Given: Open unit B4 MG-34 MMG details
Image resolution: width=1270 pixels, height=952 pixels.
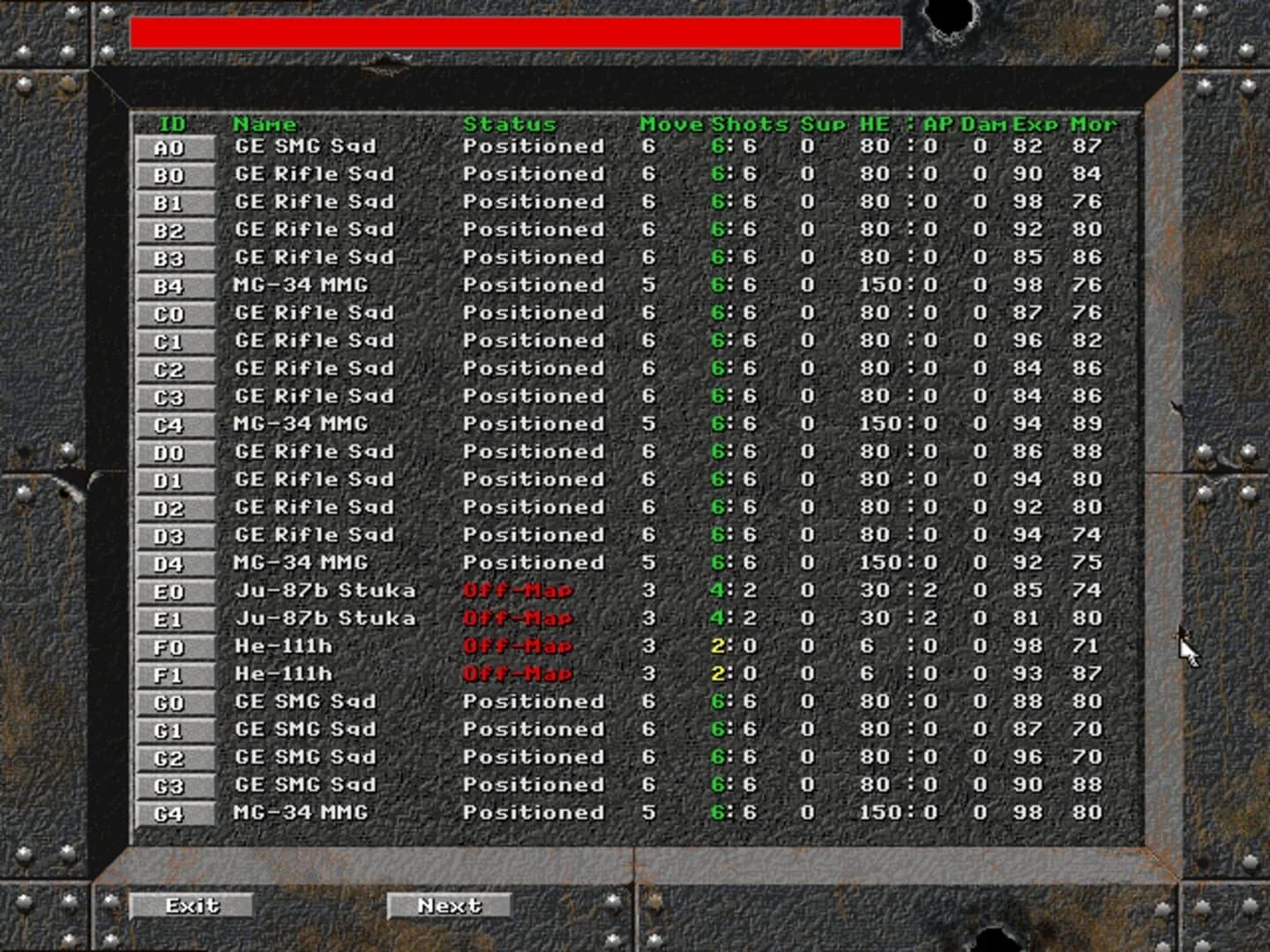Looking at the screenshot, I should (x=174, y=286).
